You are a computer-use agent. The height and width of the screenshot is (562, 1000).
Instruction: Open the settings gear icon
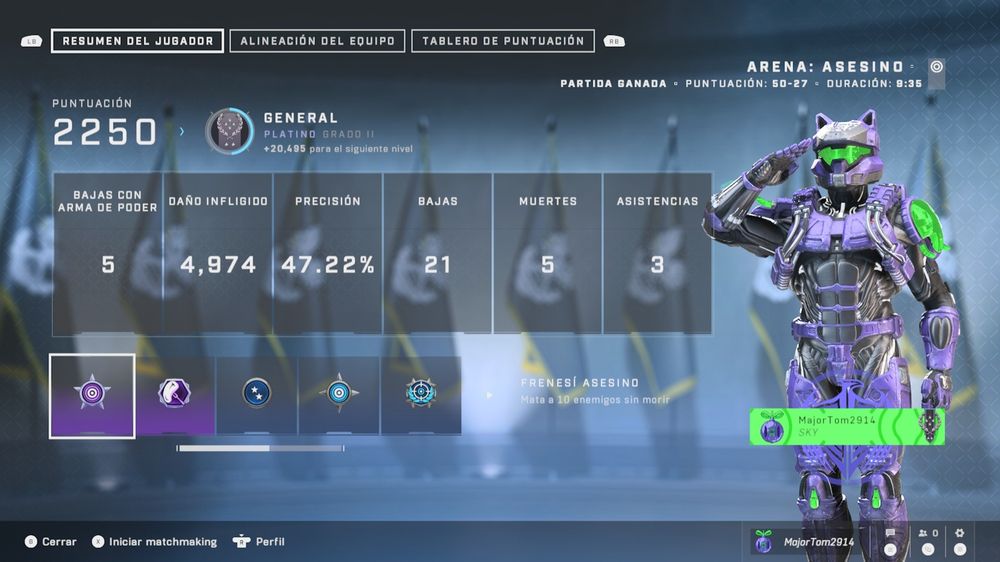[x=960, y=534]
